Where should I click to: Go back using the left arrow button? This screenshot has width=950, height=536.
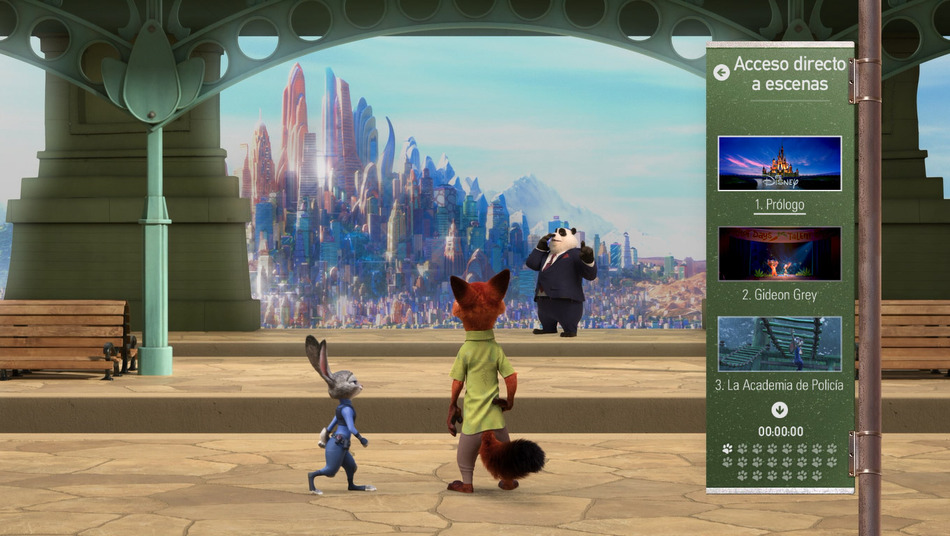[x=721, y=72]
